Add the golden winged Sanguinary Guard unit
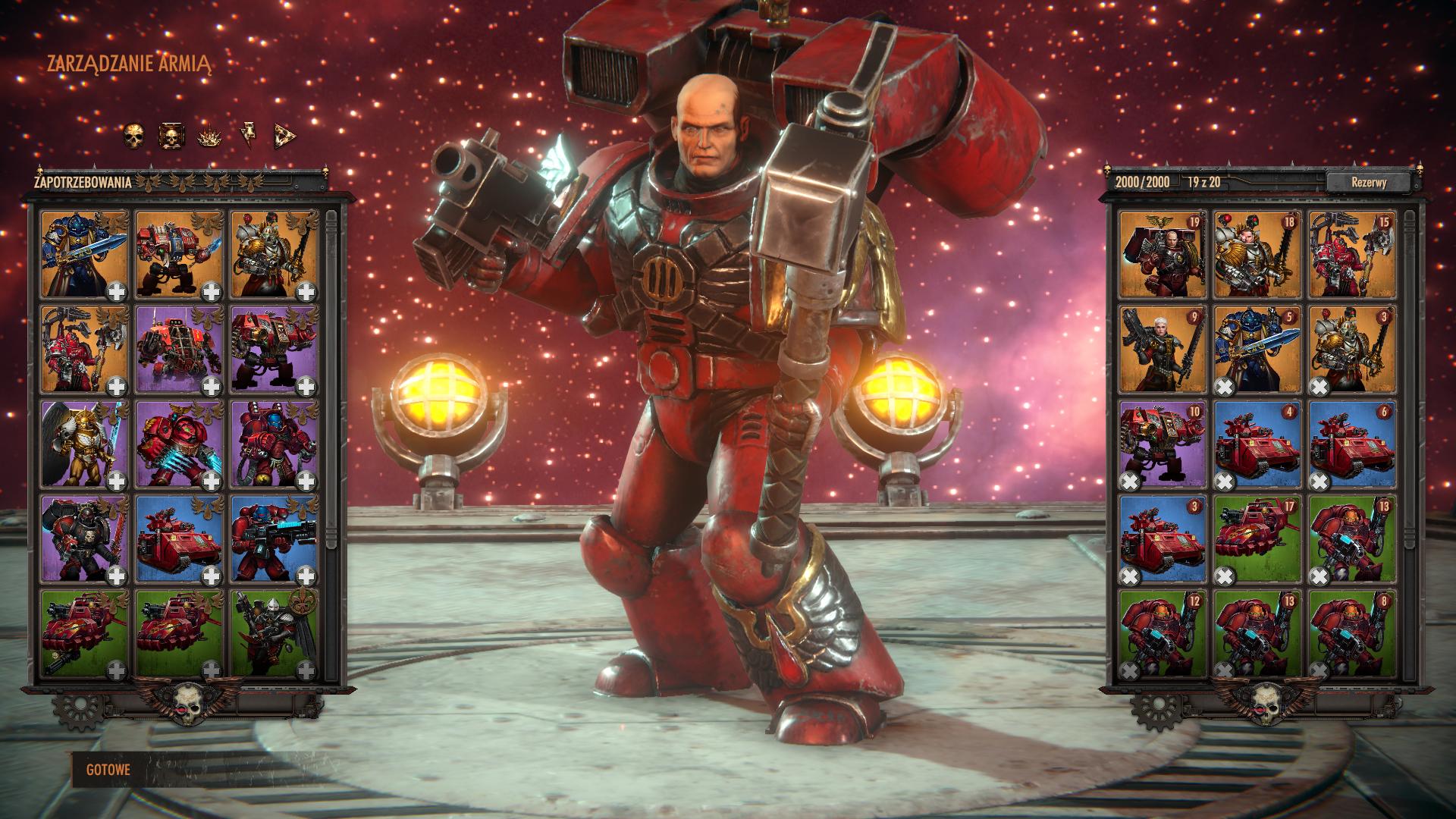This screenshot has height=819, width=1456. [x=116, y=479]
